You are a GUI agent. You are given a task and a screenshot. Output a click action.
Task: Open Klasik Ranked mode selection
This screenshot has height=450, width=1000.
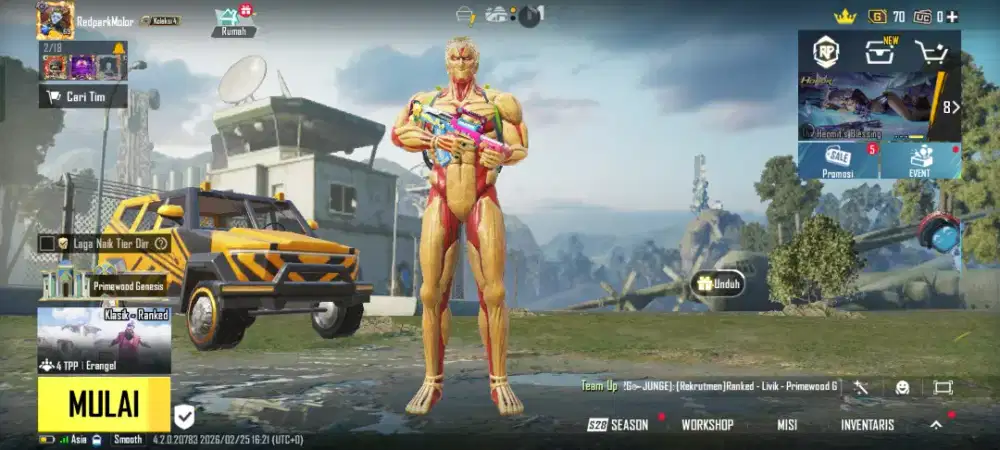click(x=103, y=340)
